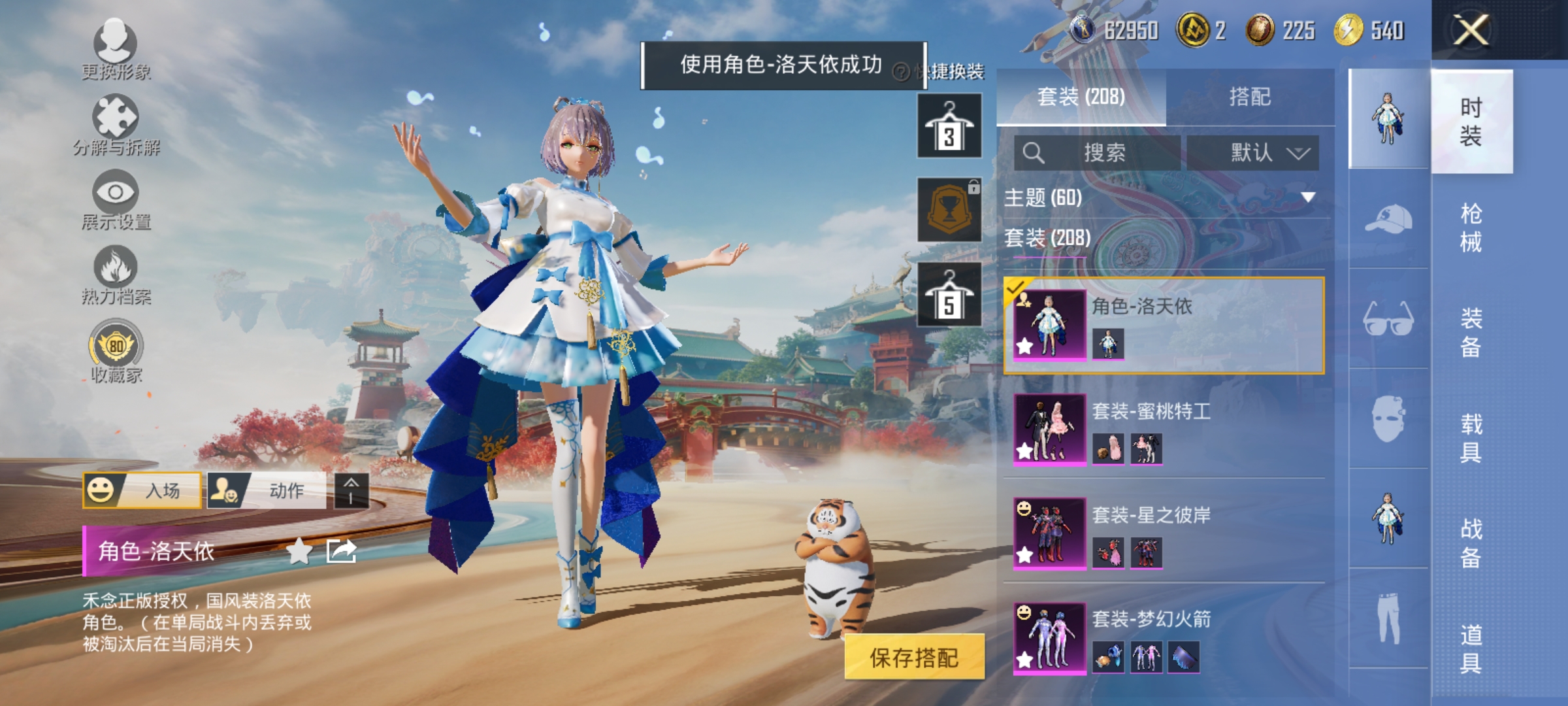The image size is (1568, 706).
Task: Select the 分解与拆解 dismantle function
Action: (114, 124)
